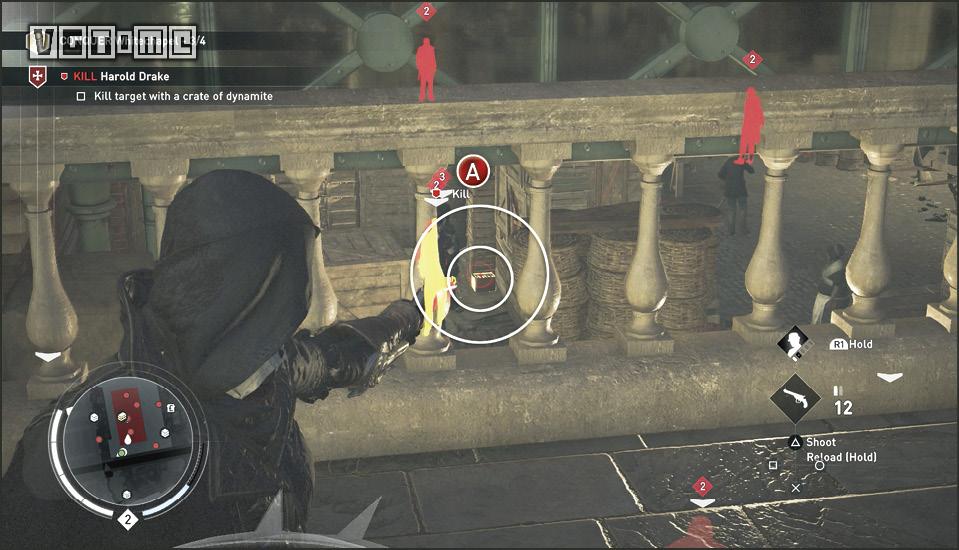Click the head silhouette icon beside Hold

[x=796, y=343]
